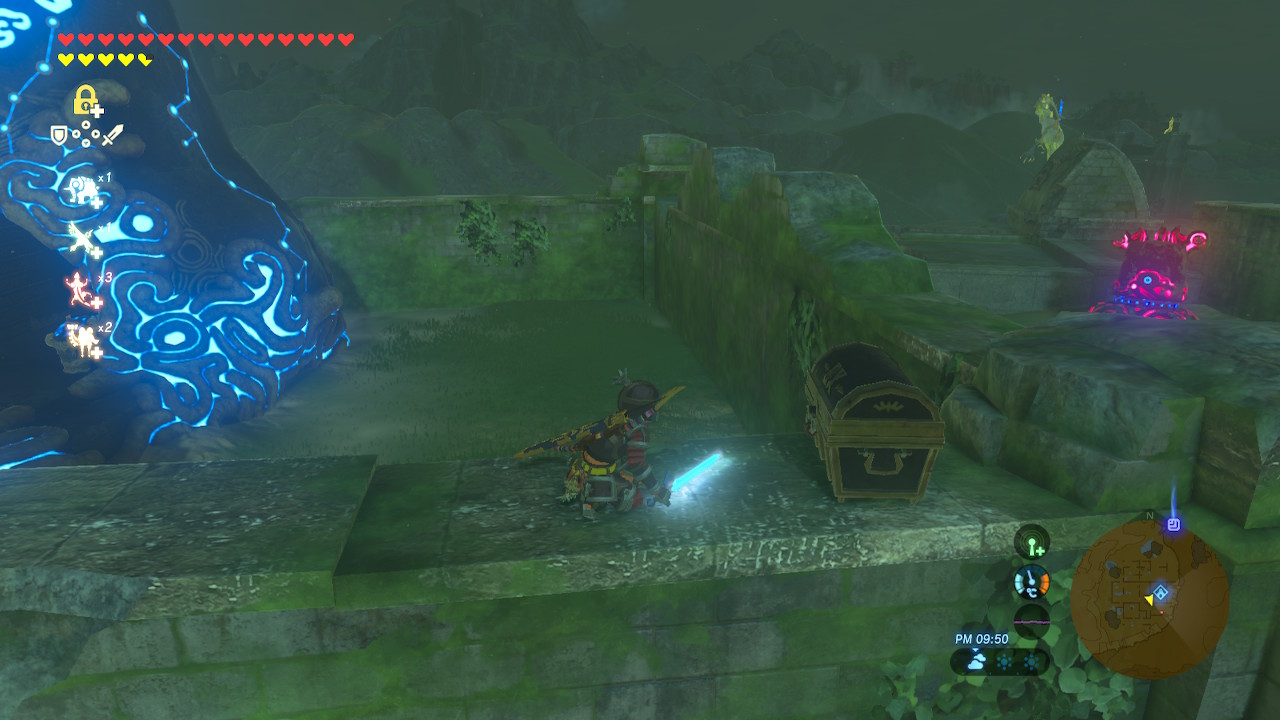Click the up arrow on the D-pad cluster
Viewport: 1280px width, 720px height.
pos(84,125)
